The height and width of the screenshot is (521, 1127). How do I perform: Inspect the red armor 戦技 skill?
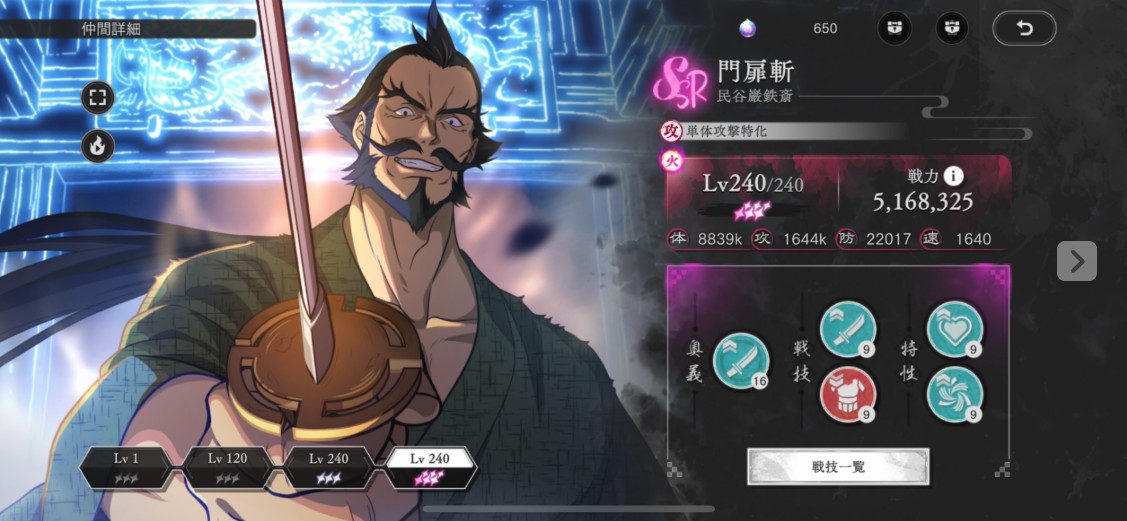point(848,394)
